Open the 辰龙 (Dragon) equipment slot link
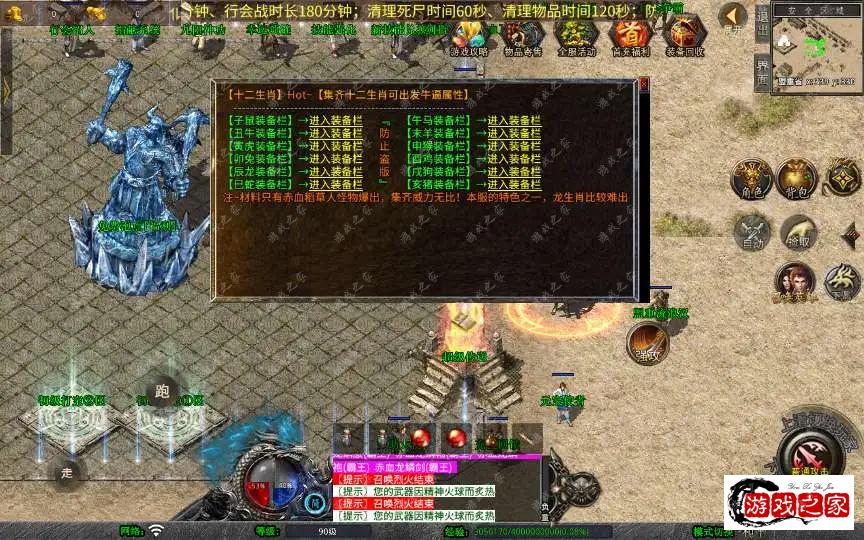The image size is (864, 540). click(336, 171)
